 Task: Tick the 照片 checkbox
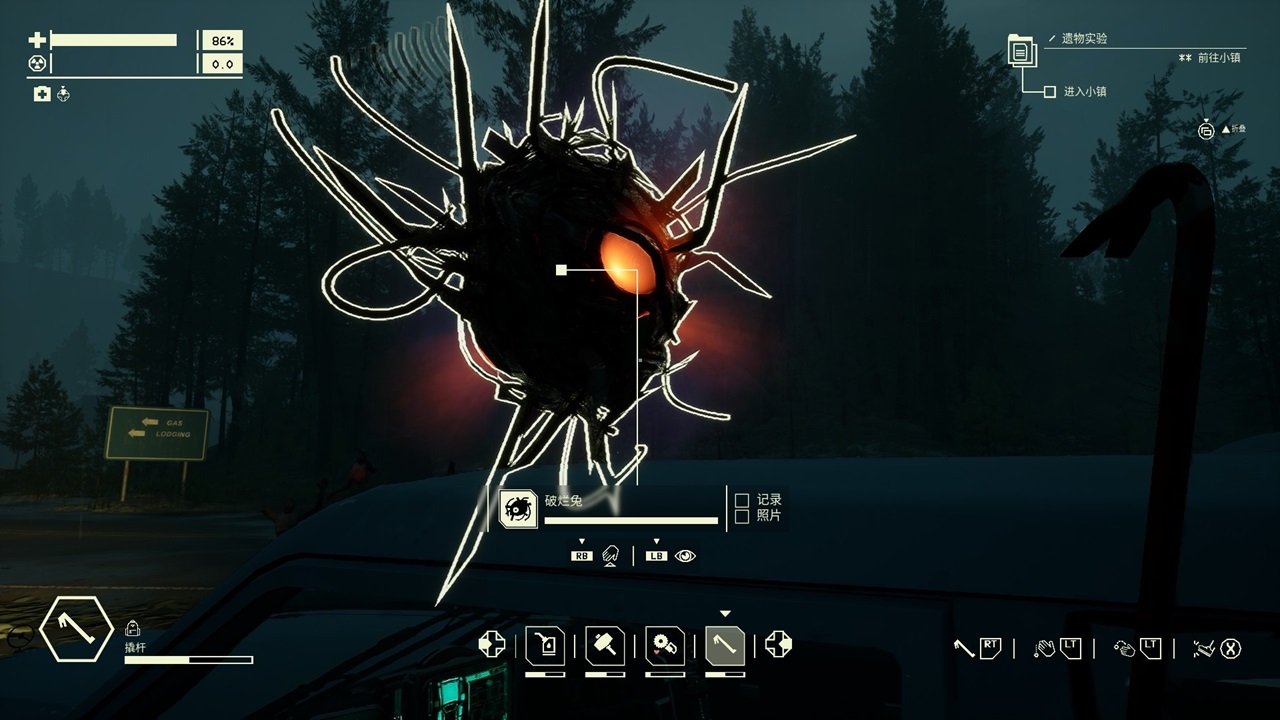point(742,516)
